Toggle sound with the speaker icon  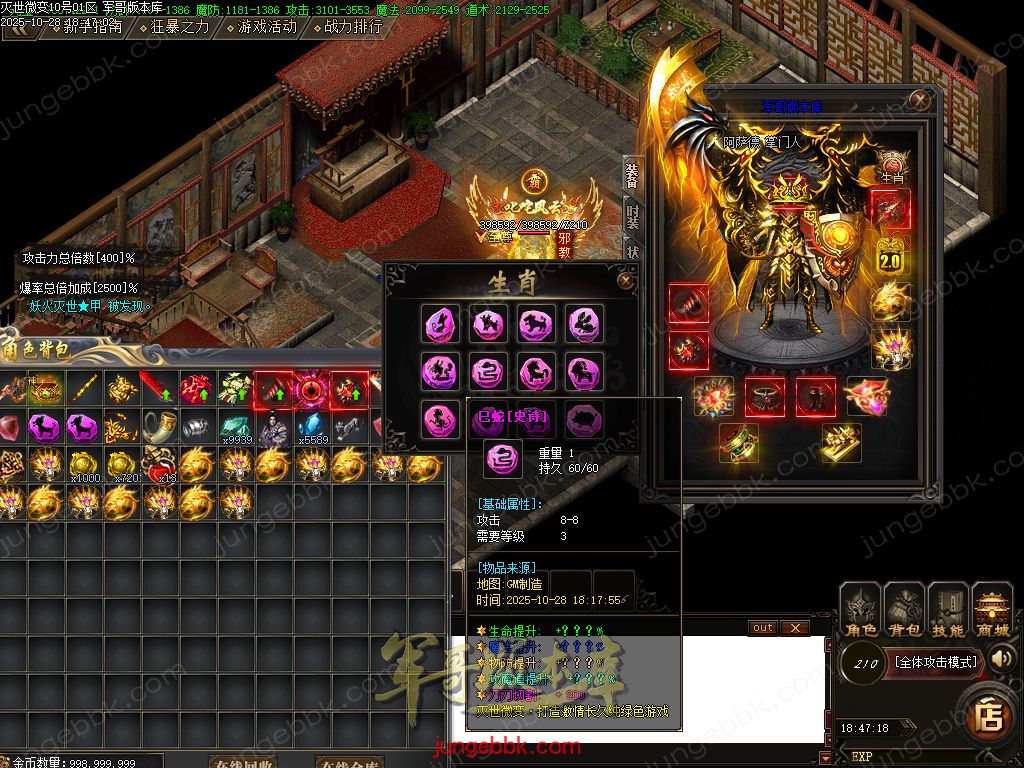coord(1001,658)
